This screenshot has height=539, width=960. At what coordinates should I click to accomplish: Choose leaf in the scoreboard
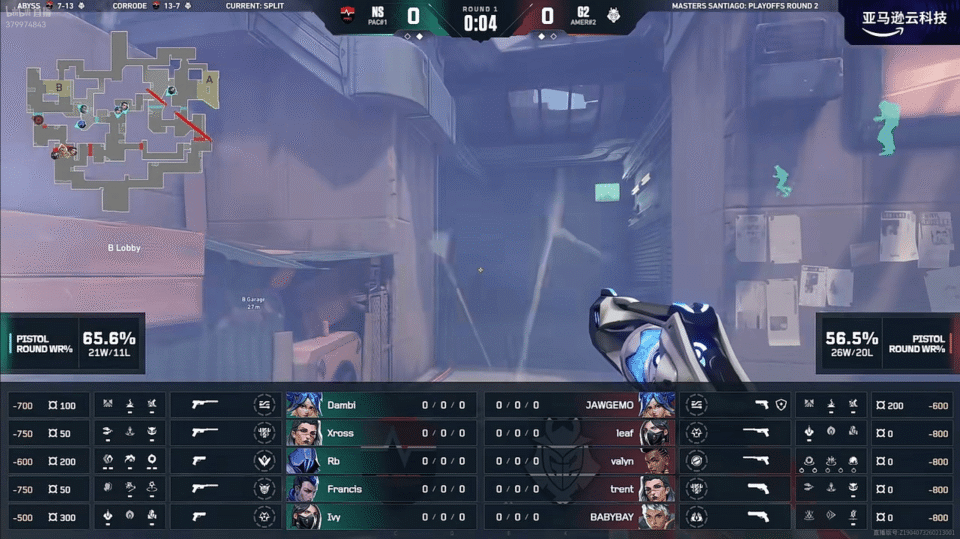[580, 433]
